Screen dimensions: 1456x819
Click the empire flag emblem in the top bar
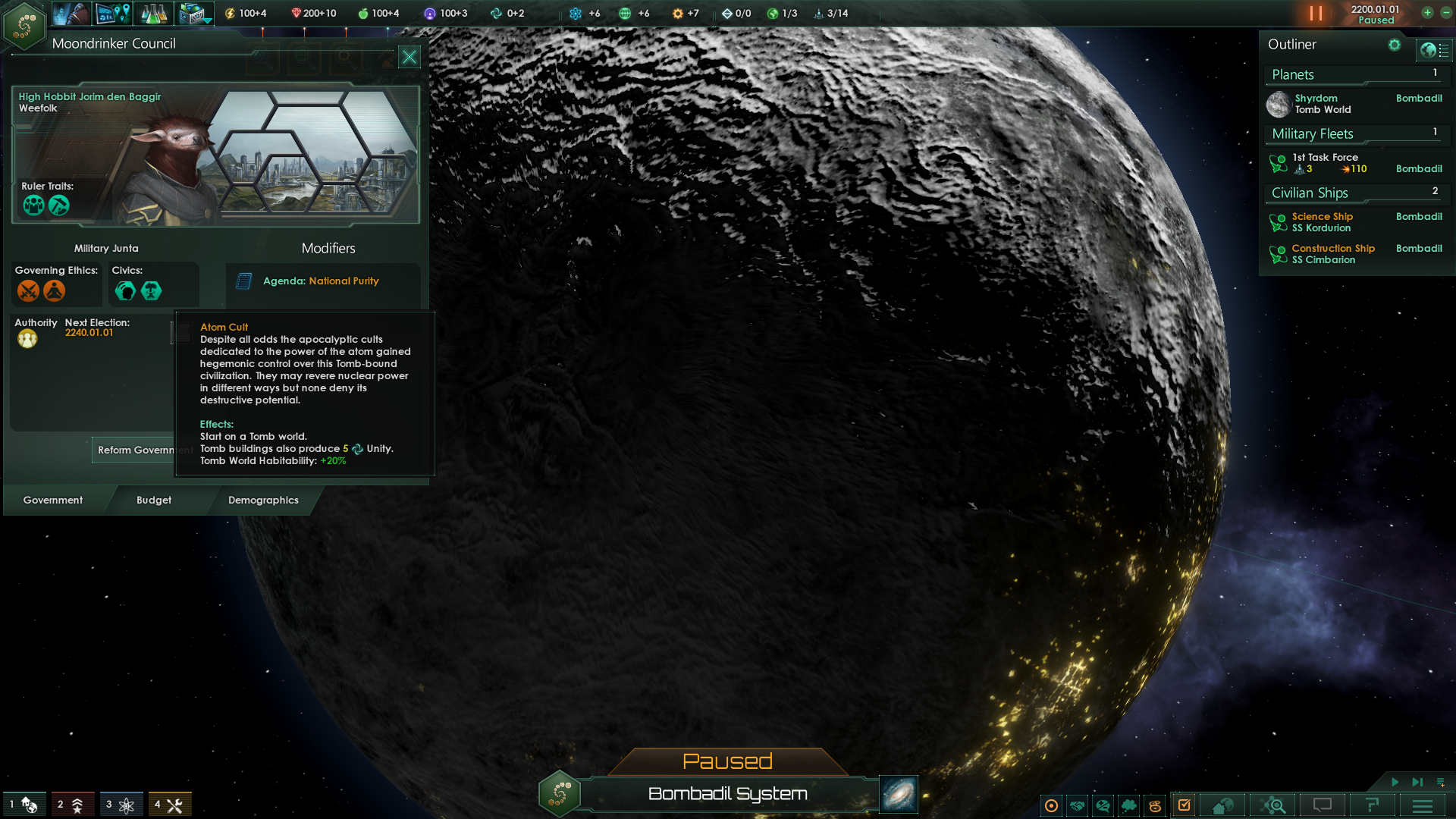coord(24,25)
